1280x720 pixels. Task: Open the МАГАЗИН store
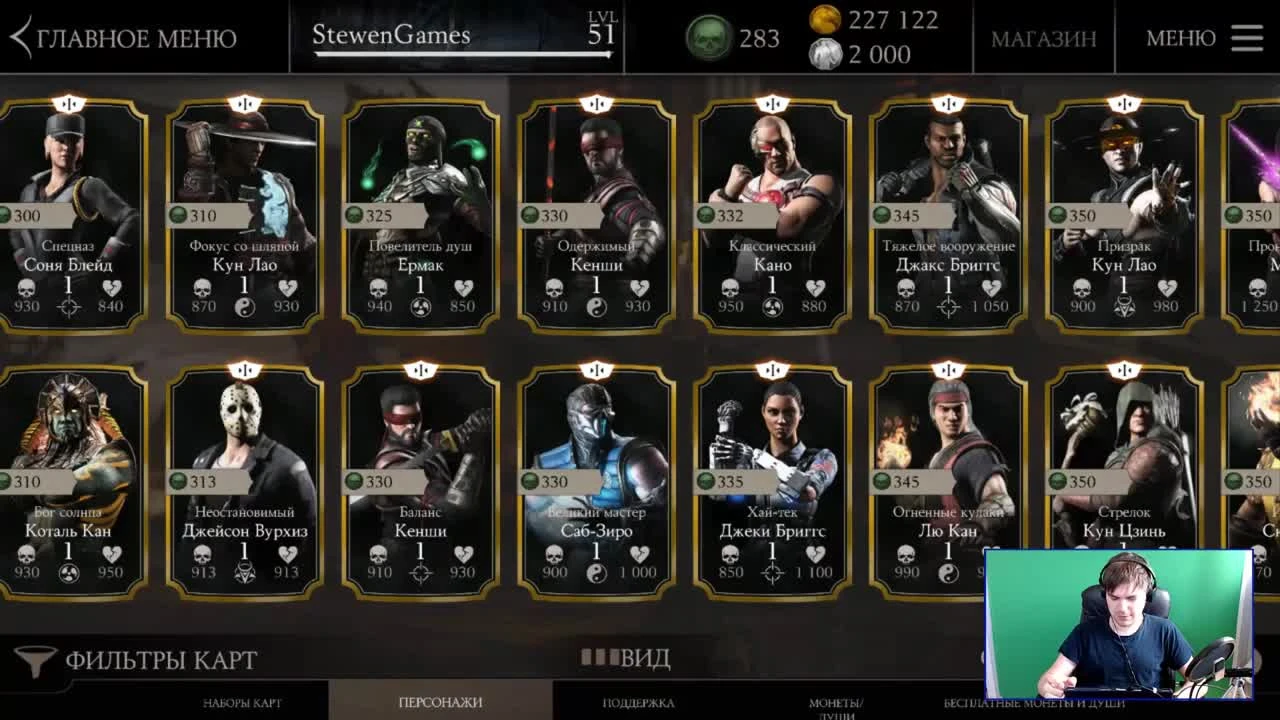(x=1042, y=39)
